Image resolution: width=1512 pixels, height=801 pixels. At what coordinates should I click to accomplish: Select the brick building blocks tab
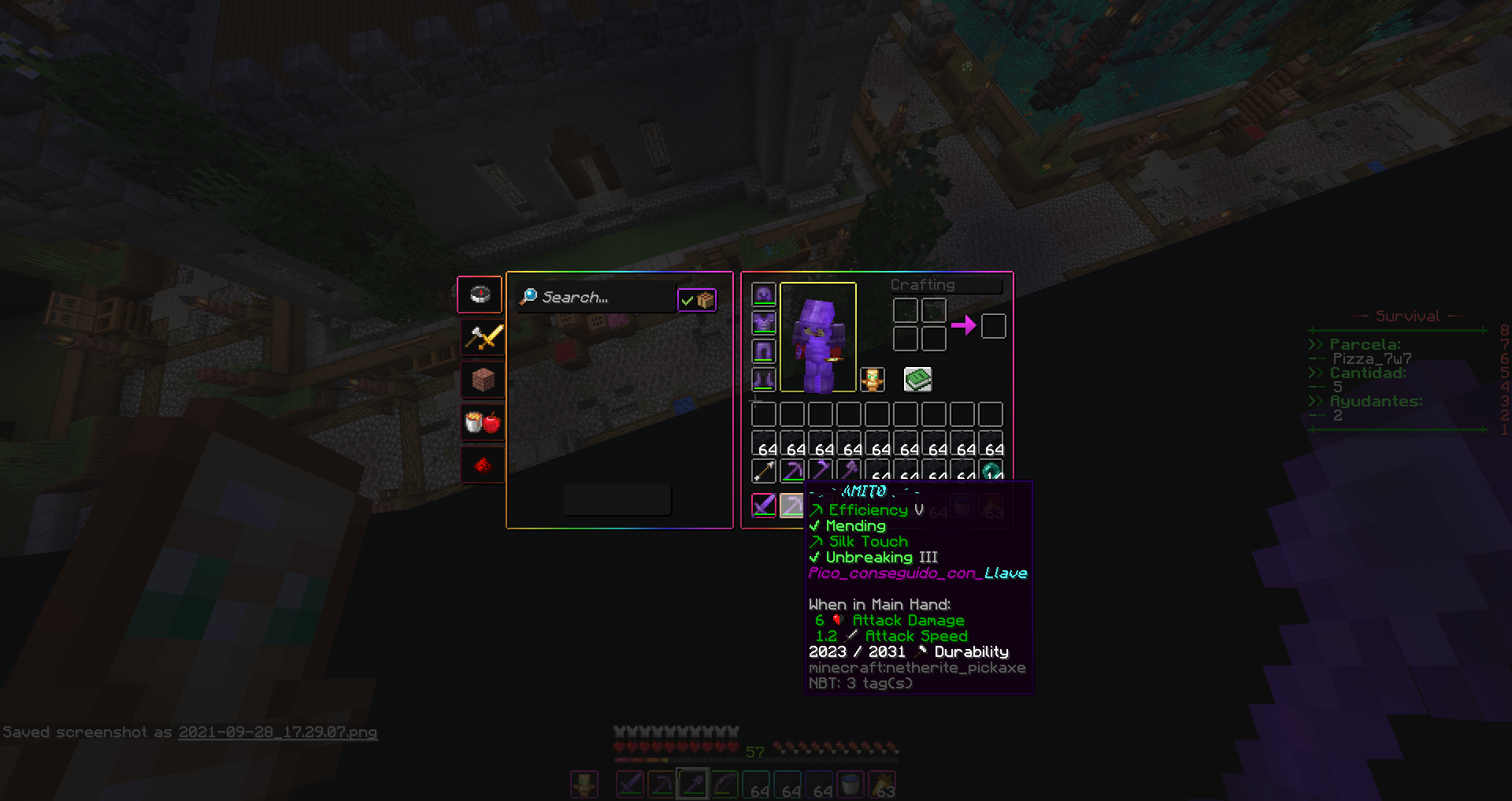(x=483, y=380)
